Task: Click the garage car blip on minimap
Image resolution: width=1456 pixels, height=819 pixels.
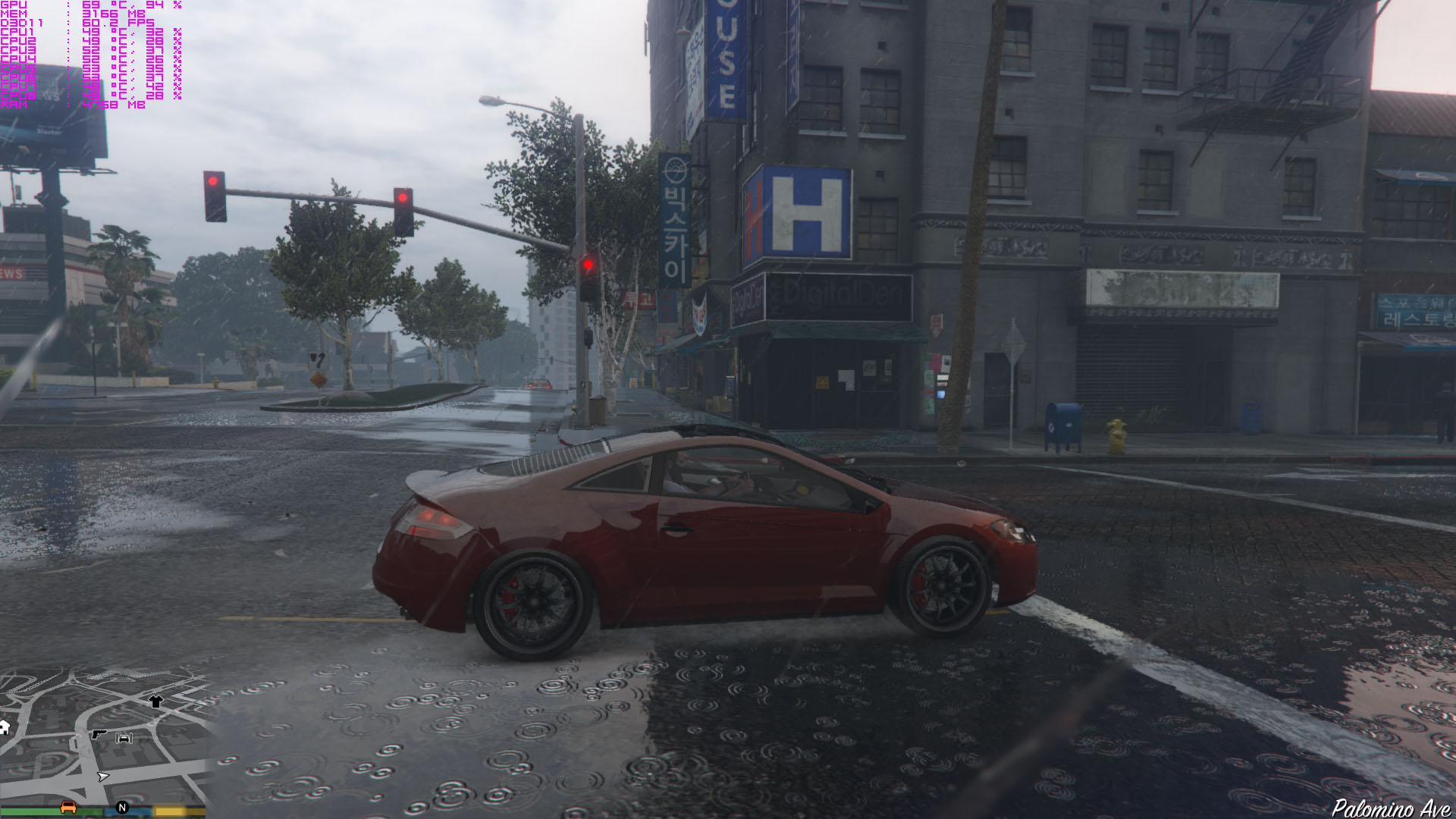Action: tap(124, 738)
